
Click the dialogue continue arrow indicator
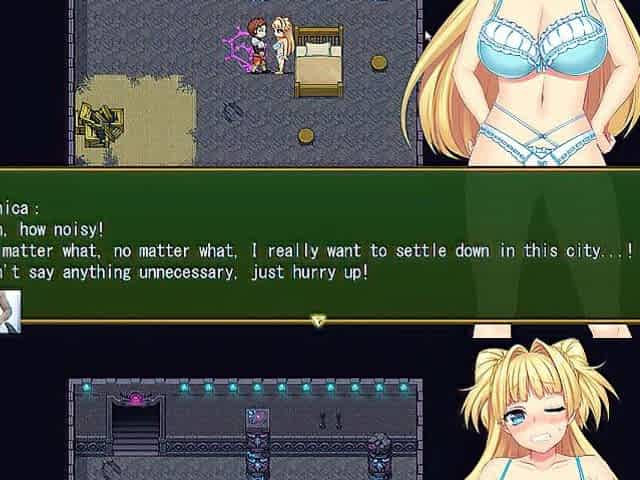(318, 321)
